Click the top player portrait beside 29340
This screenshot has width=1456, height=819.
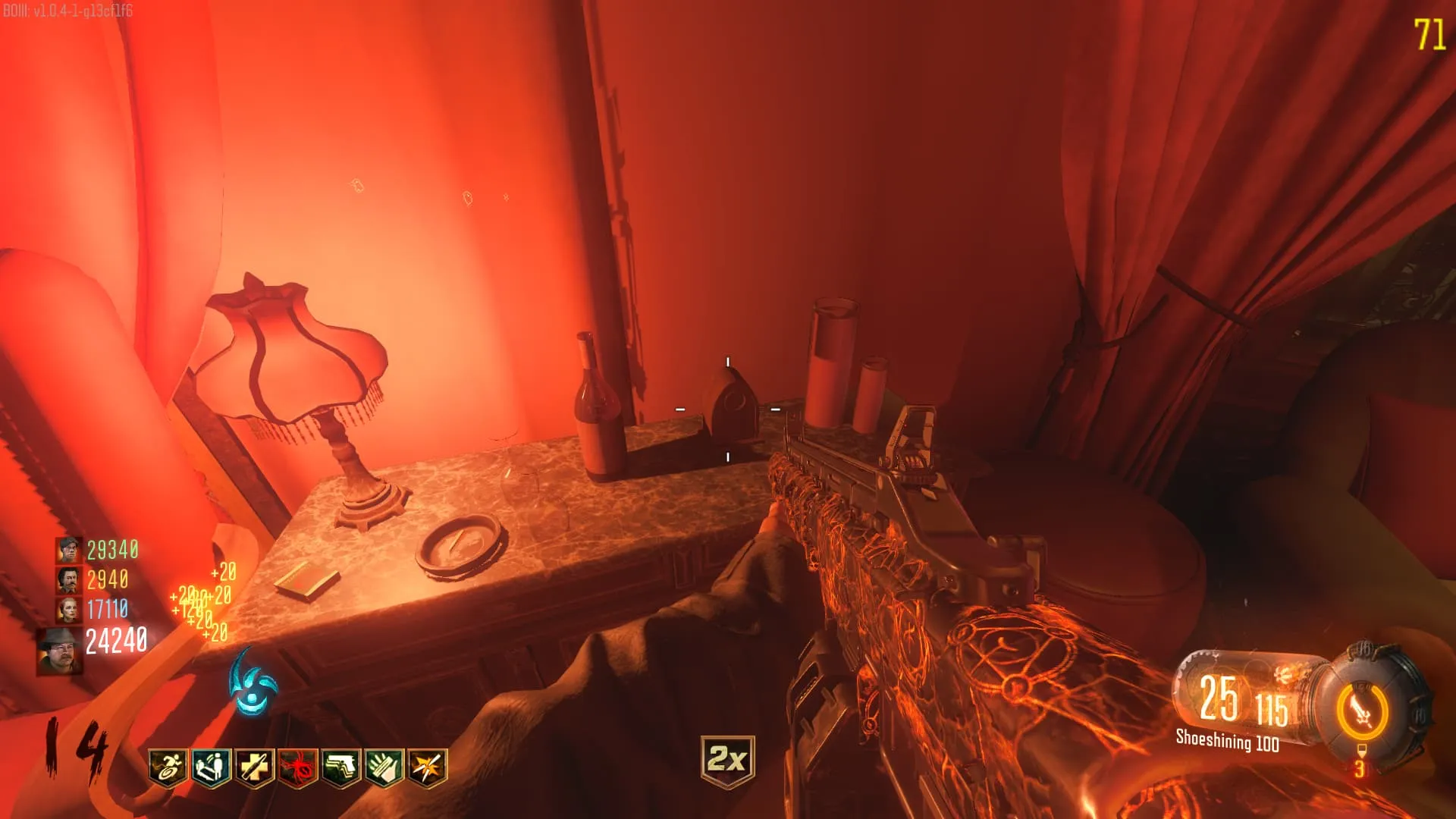[x=68, y=550]
